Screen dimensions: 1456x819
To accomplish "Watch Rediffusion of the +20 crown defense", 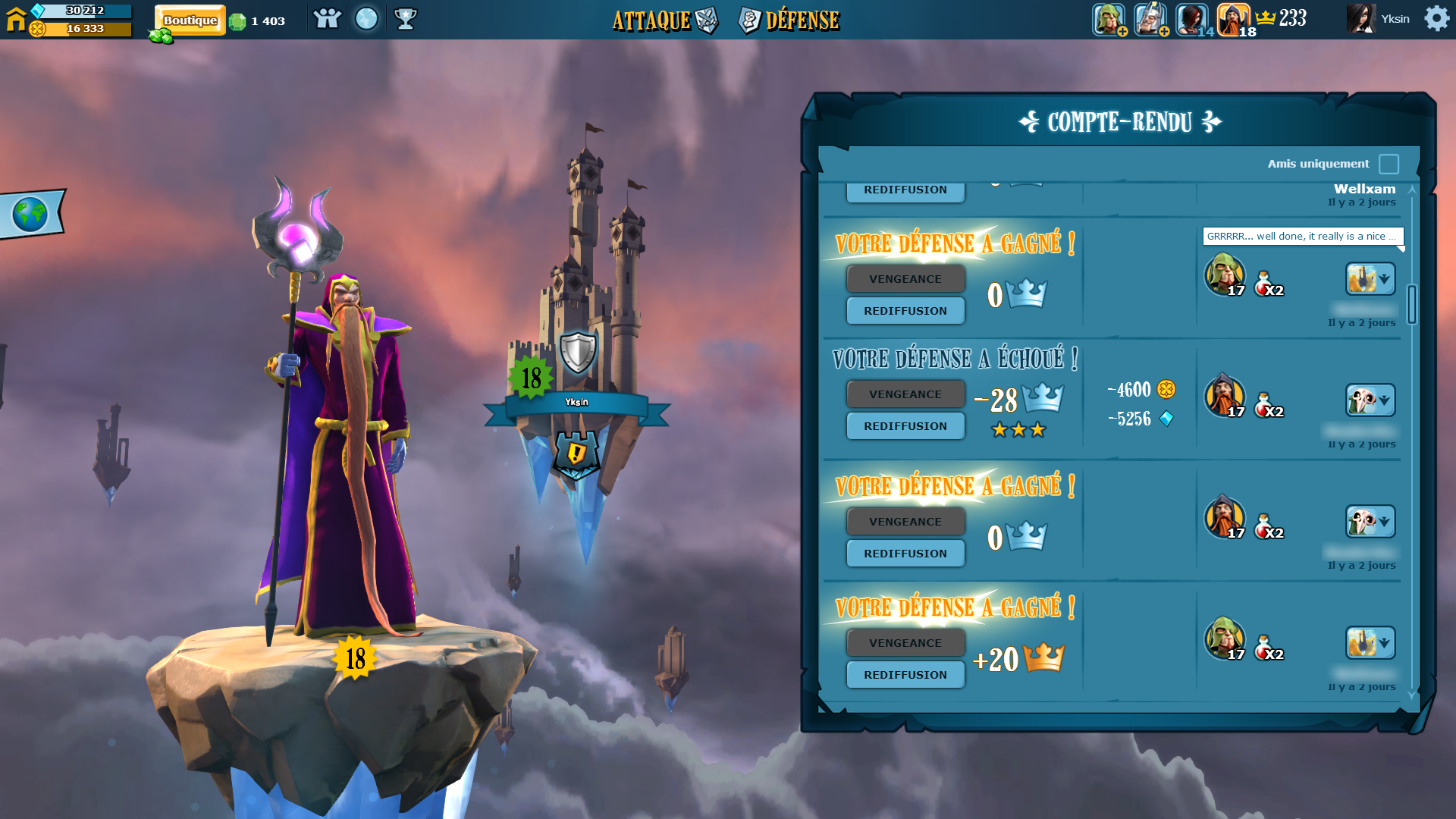I will coord(905,675).
